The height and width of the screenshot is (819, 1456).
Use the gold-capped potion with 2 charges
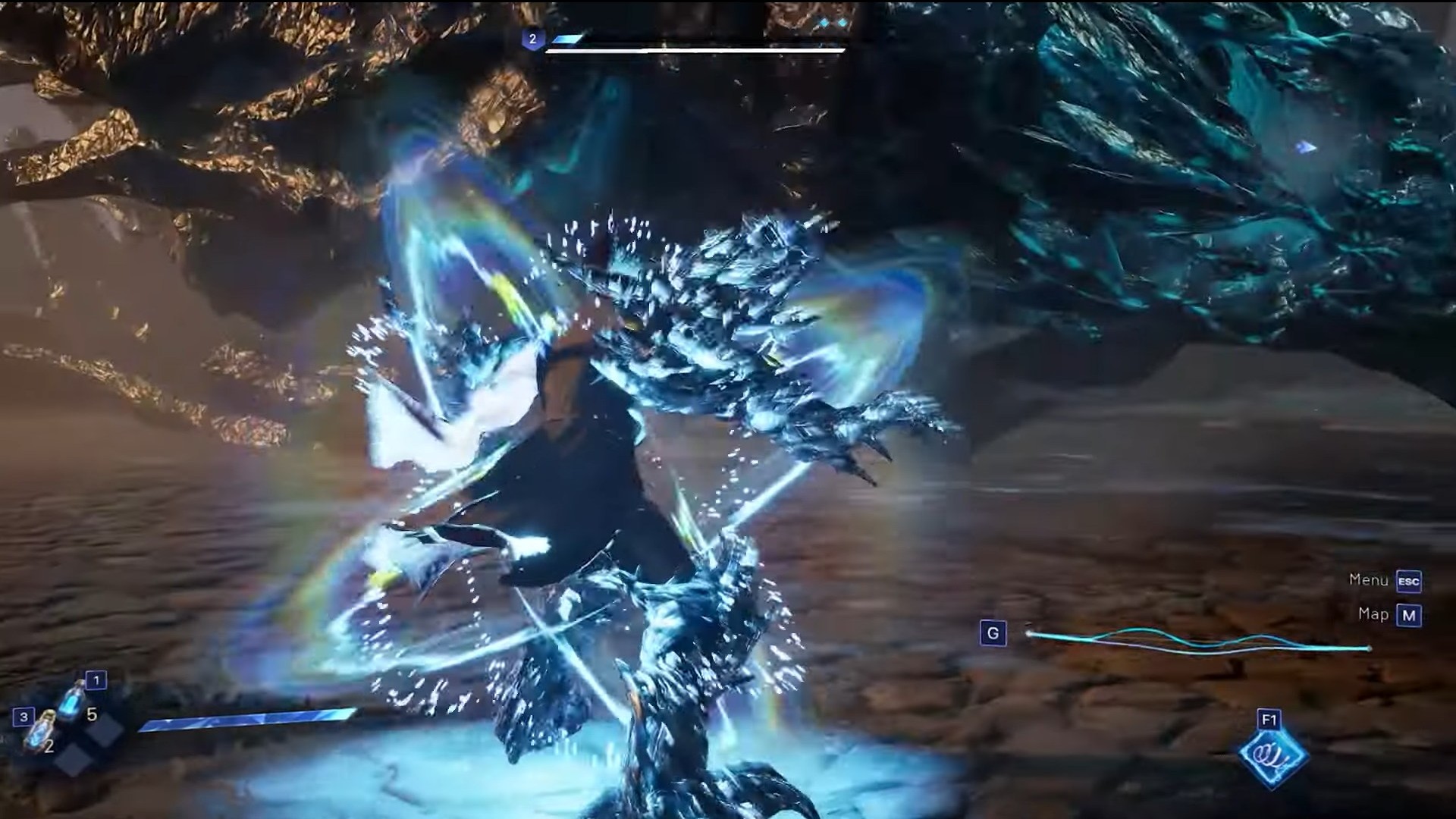tap(38, 733)
